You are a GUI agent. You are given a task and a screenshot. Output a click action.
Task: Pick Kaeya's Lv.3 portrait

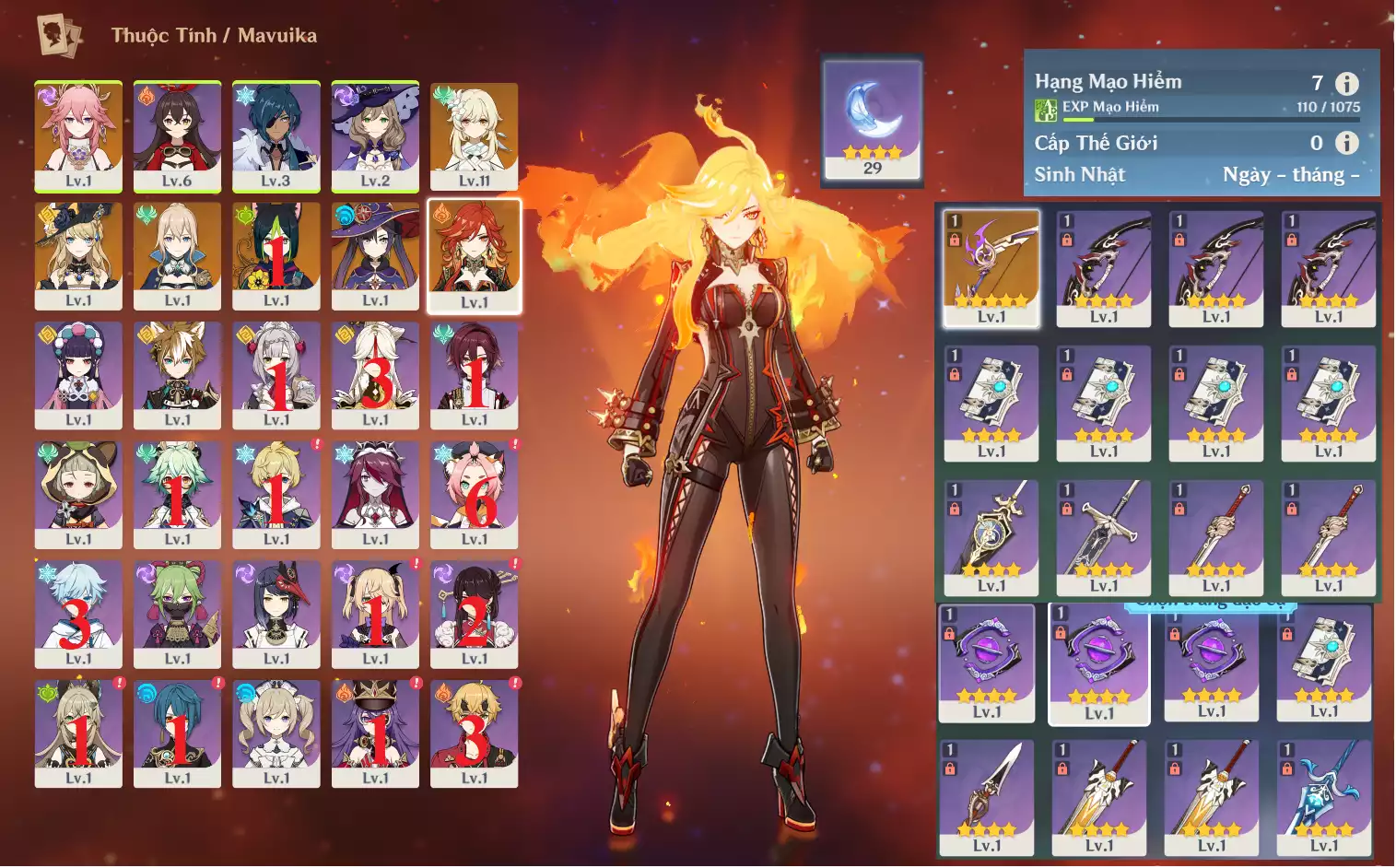pyautogui.click(x=276, y=135)
